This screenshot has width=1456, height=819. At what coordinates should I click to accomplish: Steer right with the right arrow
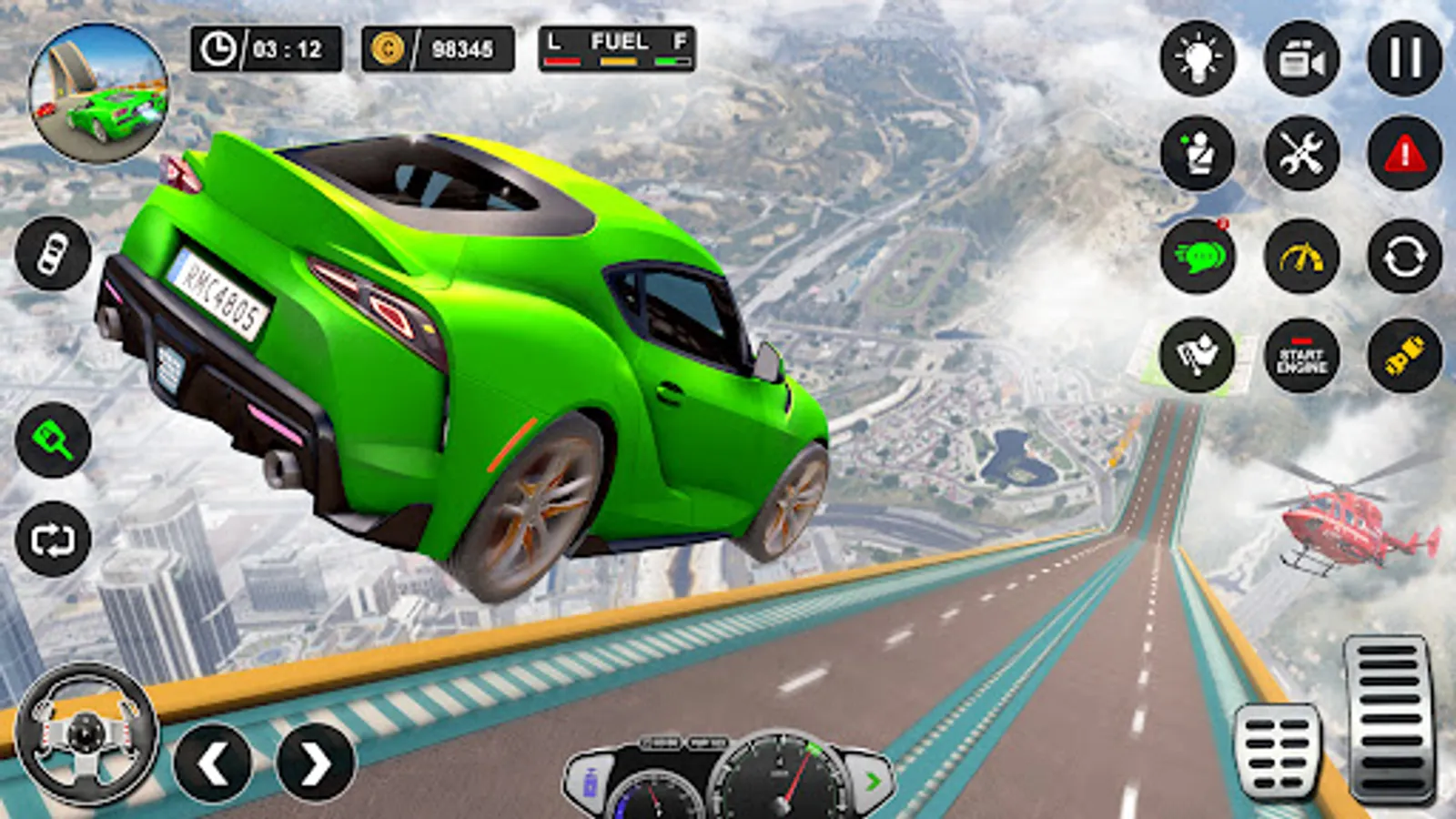point(315,763)
